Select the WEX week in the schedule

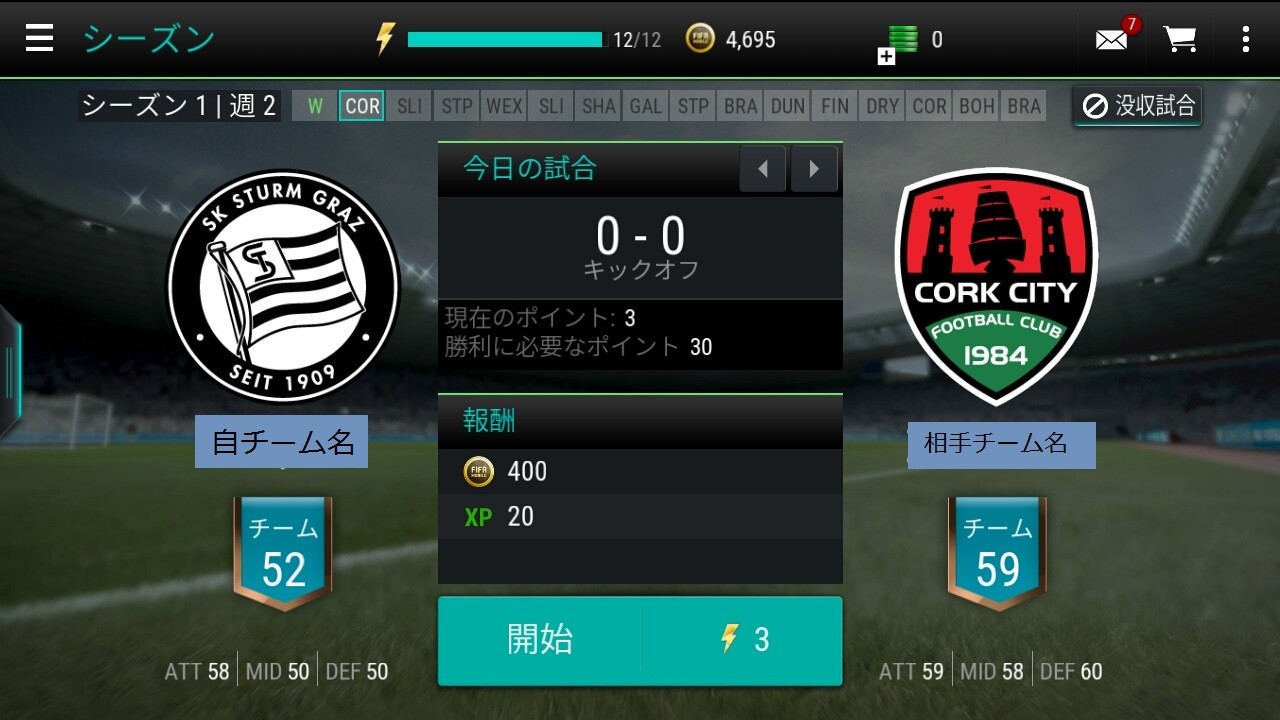click(x=504, y=106)
